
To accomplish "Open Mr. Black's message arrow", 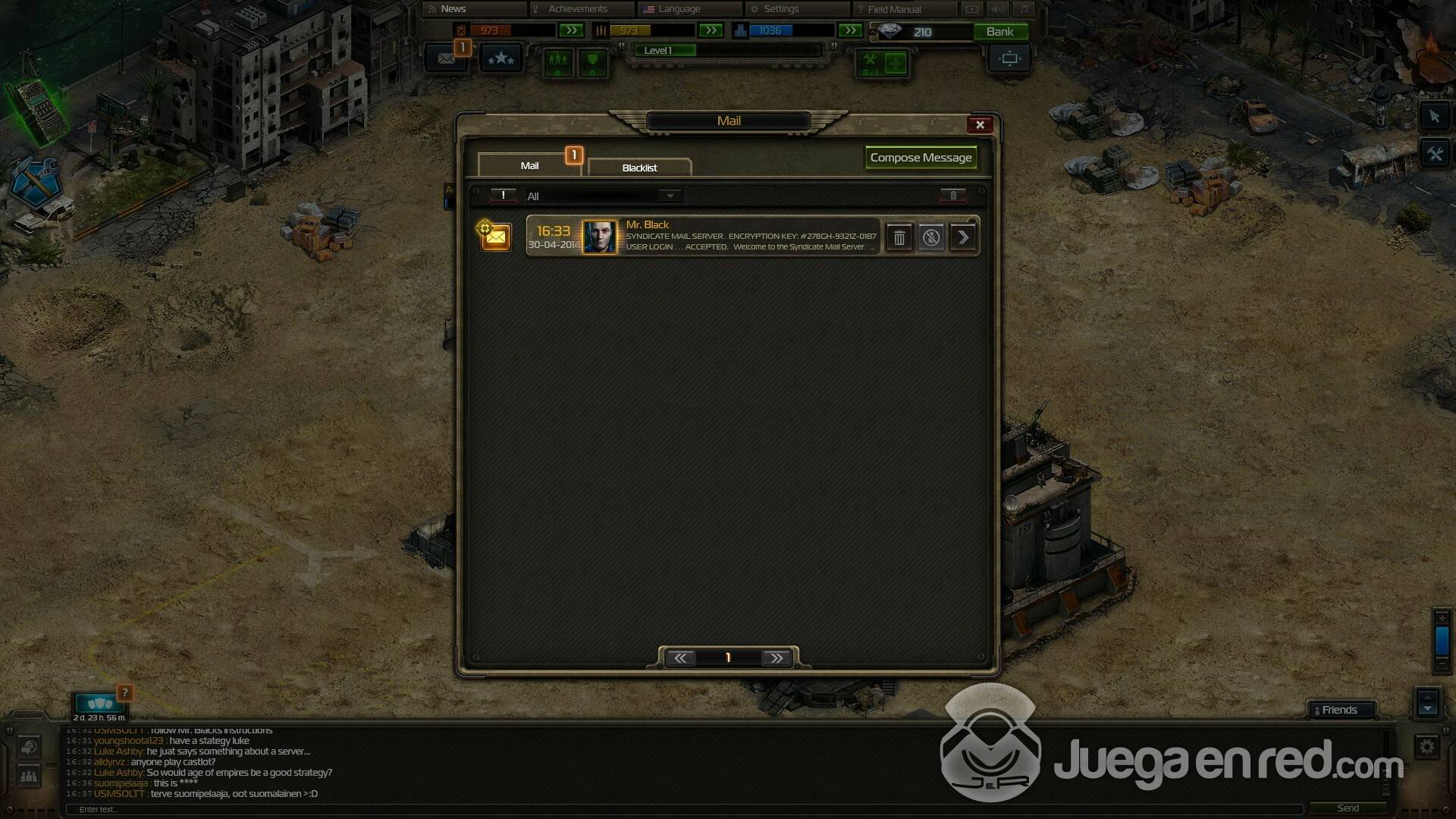I will pos(963,238).
